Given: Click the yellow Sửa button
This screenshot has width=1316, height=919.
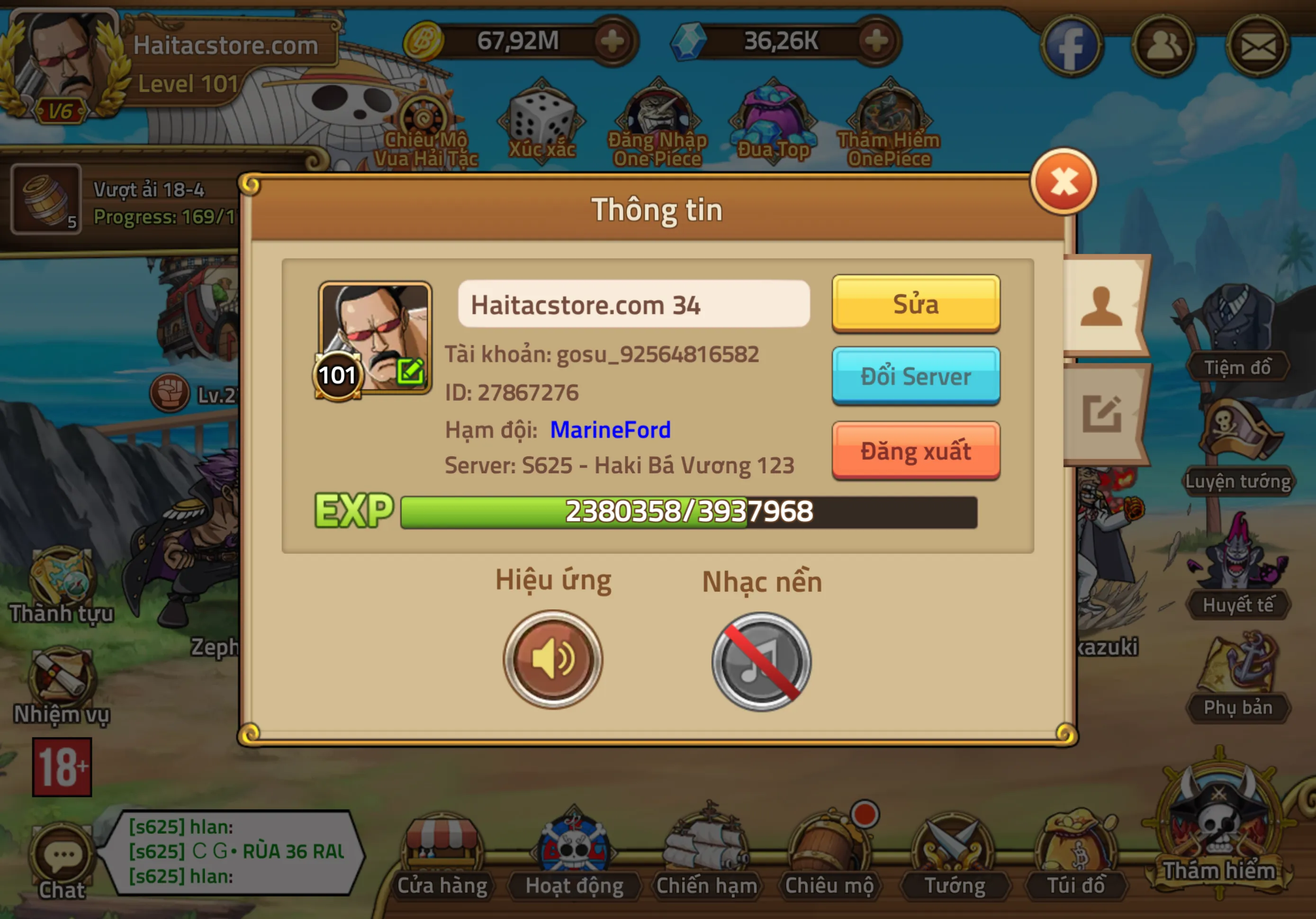Looking at the screenshot, I should pyautogui.click(x=915, y=304).
